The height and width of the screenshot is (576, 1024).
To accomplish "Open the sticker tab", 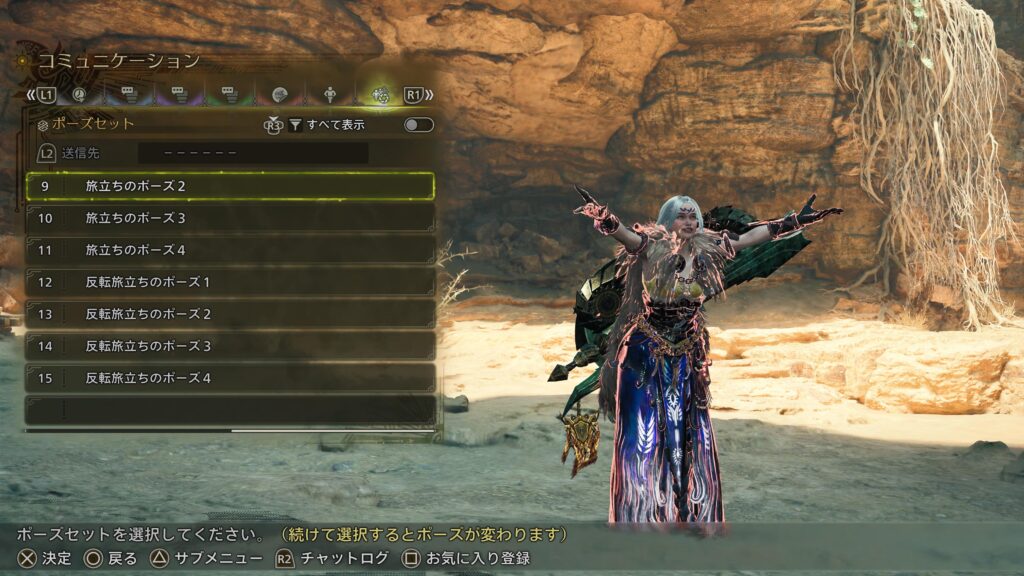I will click(280, 95).
